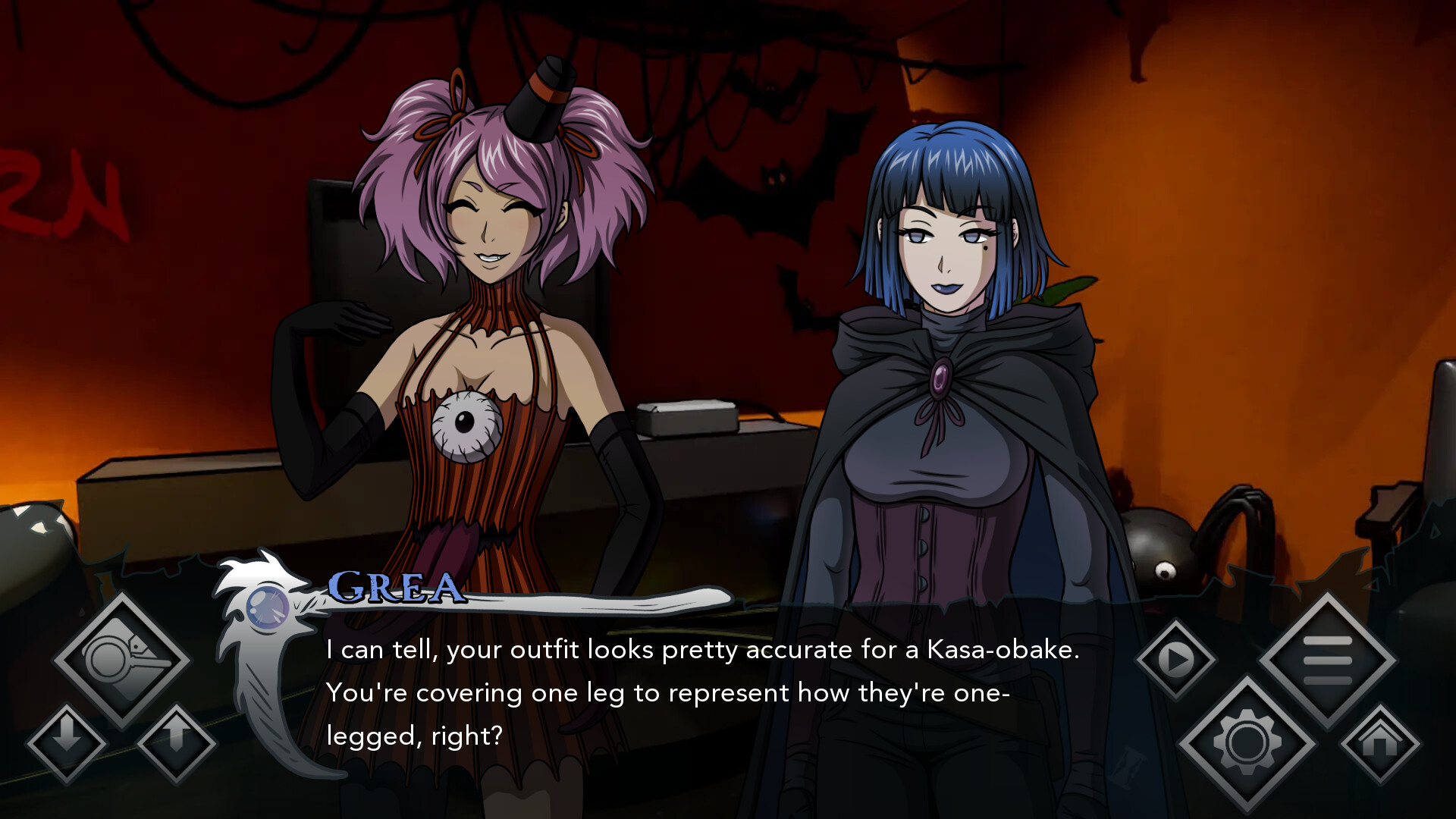Click the up arrow diamond button
The image size is (1456, 819).
(177, 743)
